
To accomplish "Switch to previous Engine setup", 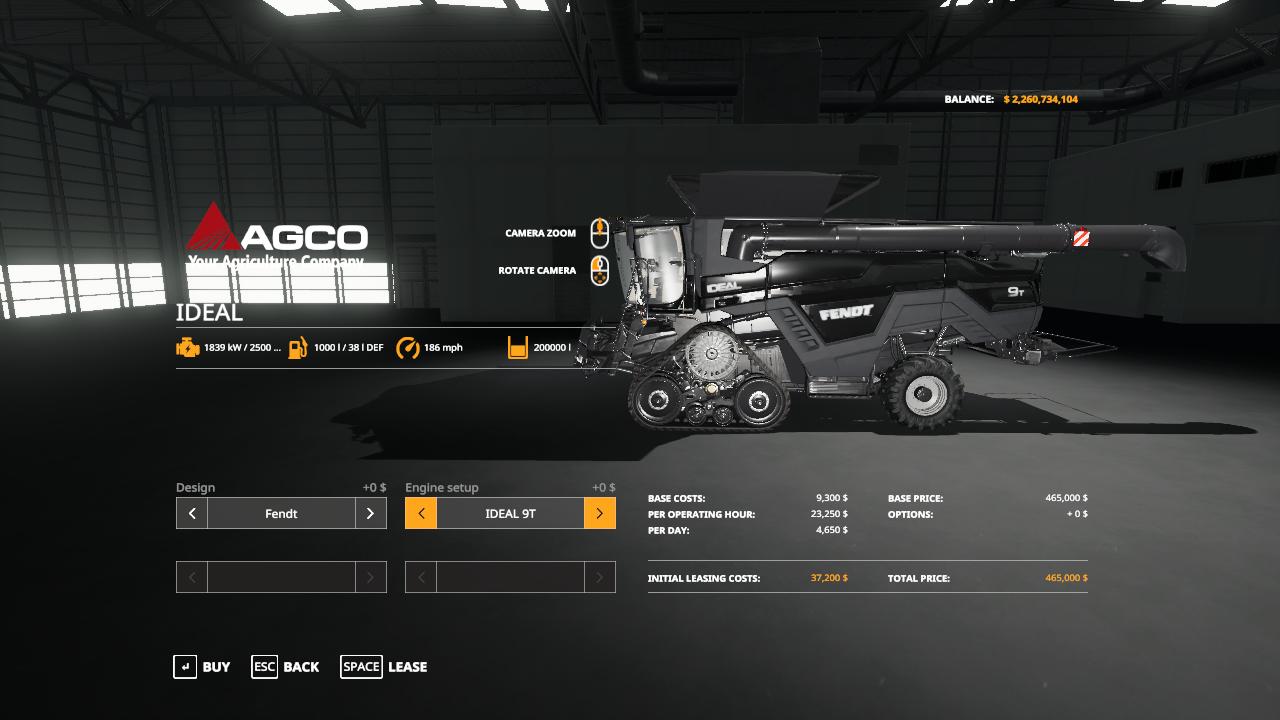I will (x=421, y=513).
